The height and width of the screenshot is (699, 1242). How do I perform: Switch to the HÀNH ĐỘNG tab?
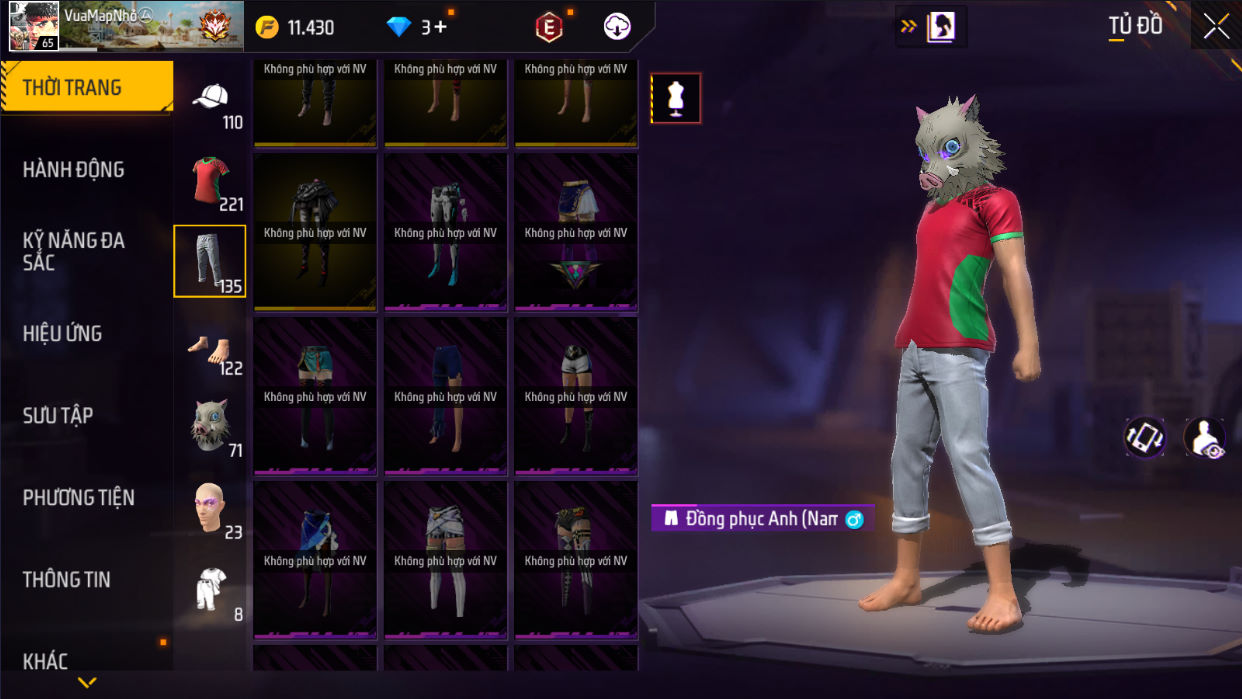pyautogui.click(x=74, y=170)
